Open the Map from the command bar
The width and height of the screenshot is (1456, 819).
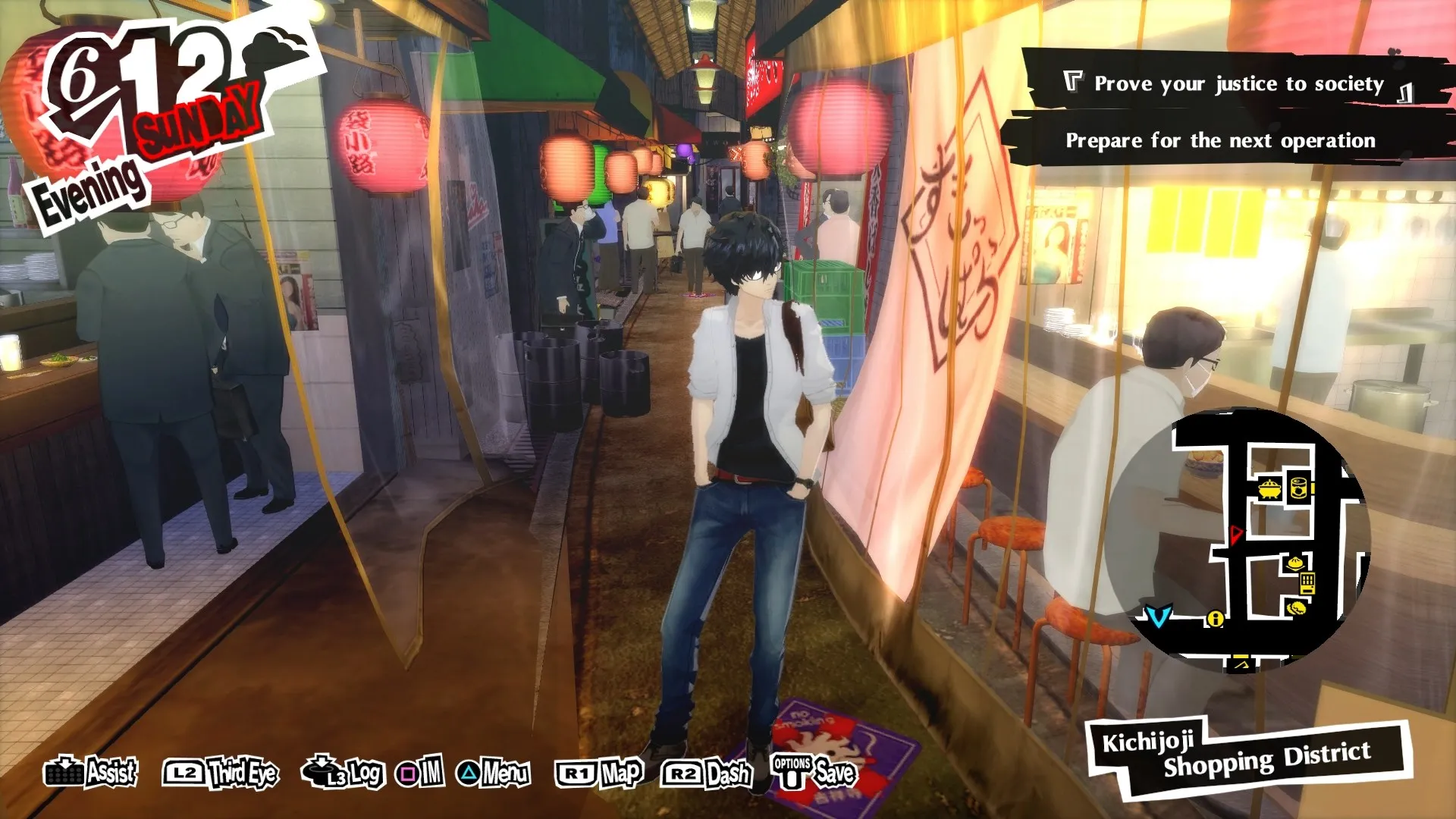(599, 773)
